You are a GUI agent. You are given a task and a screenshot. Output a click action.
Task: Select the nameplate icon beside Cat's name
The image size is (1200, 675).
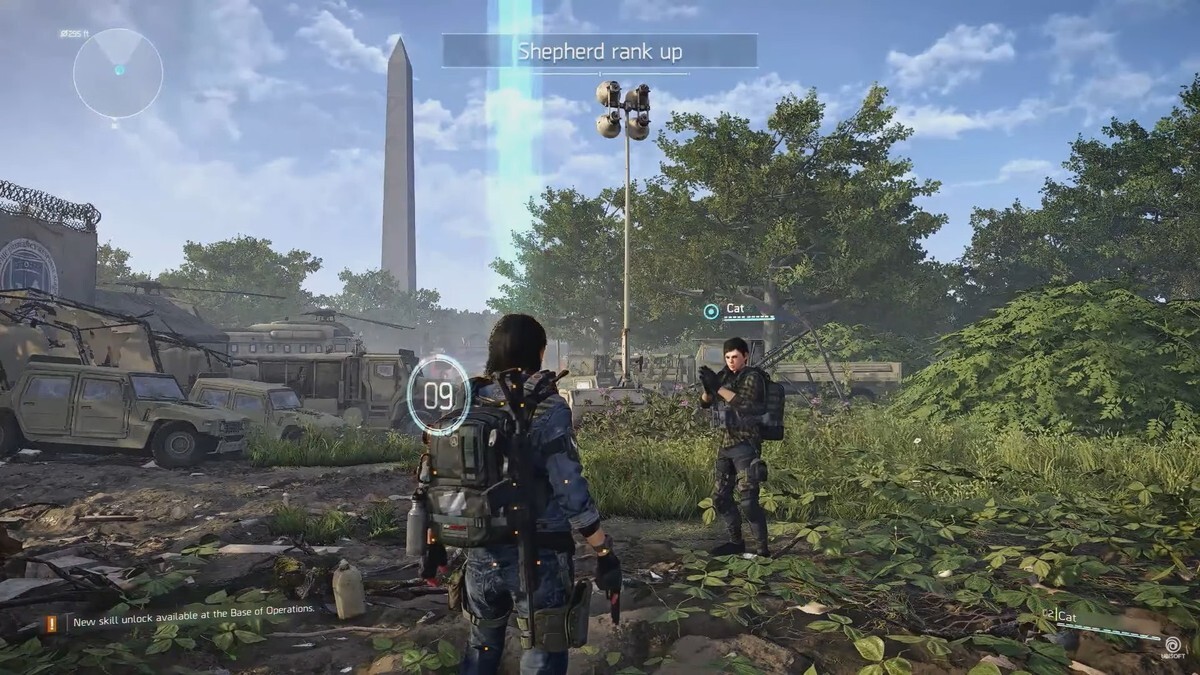[711, 311]
